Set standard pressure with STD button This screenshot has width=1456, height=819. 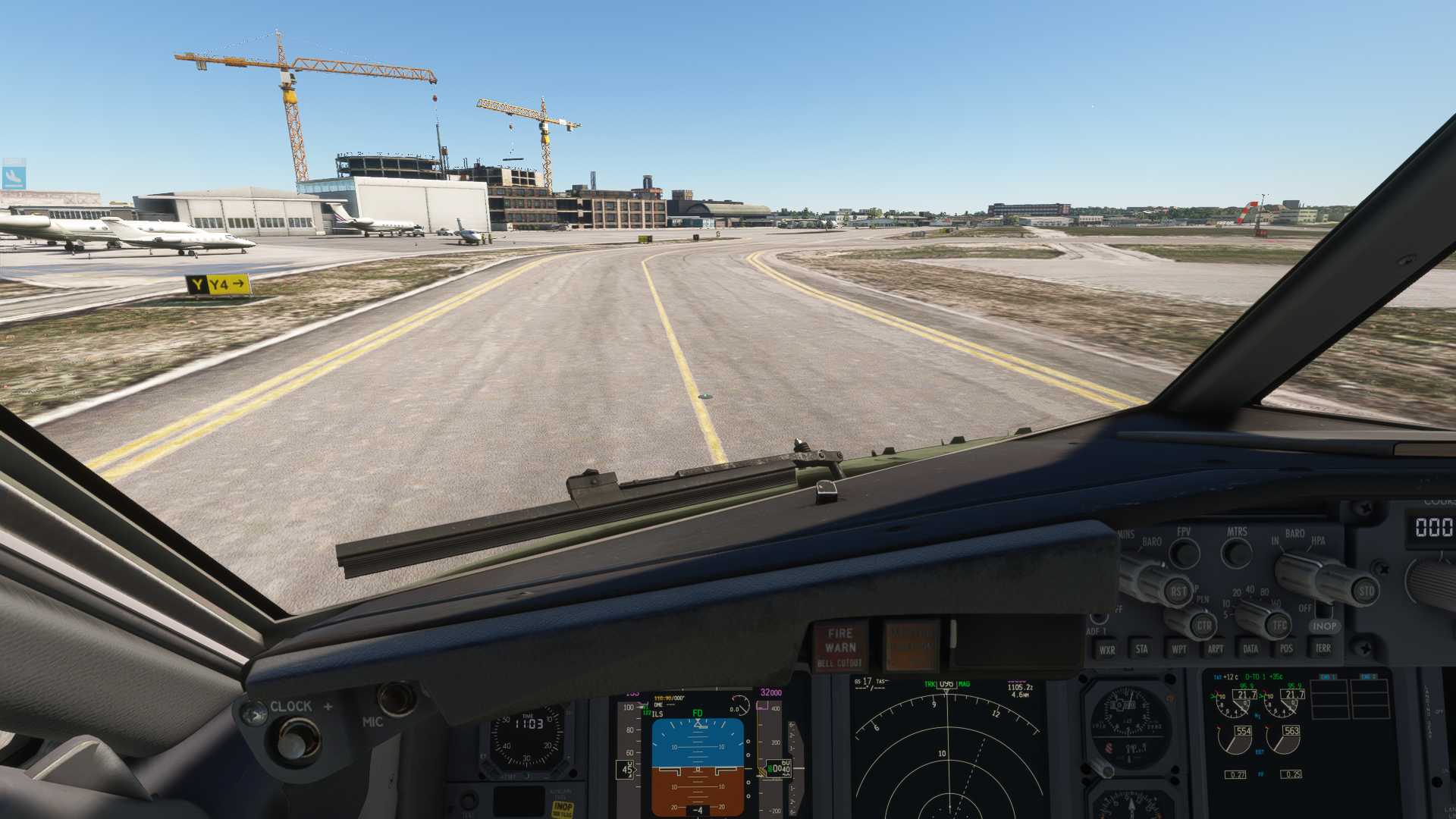(1366, 591)
